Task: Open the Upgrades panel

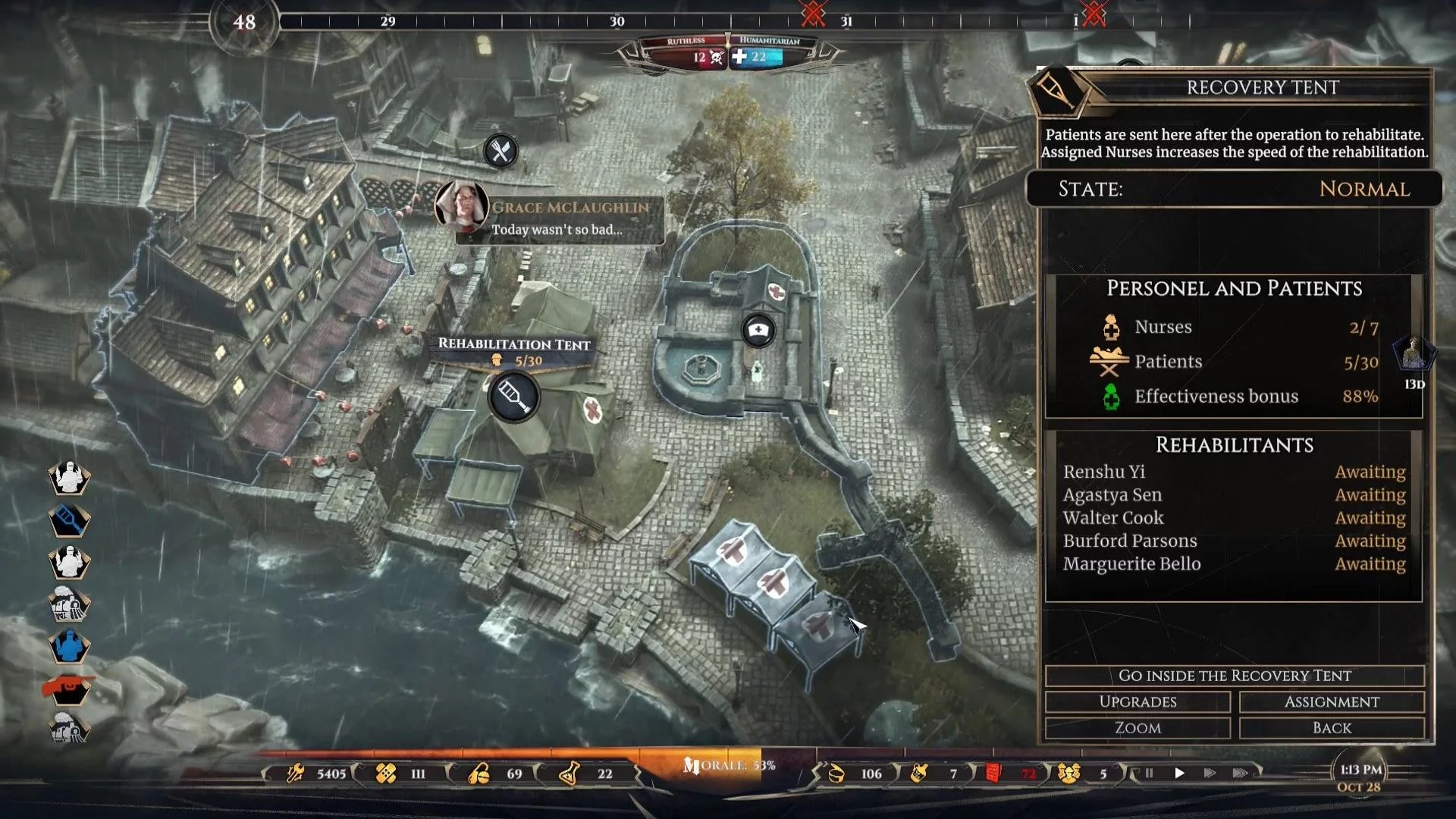Action: 1137,702
